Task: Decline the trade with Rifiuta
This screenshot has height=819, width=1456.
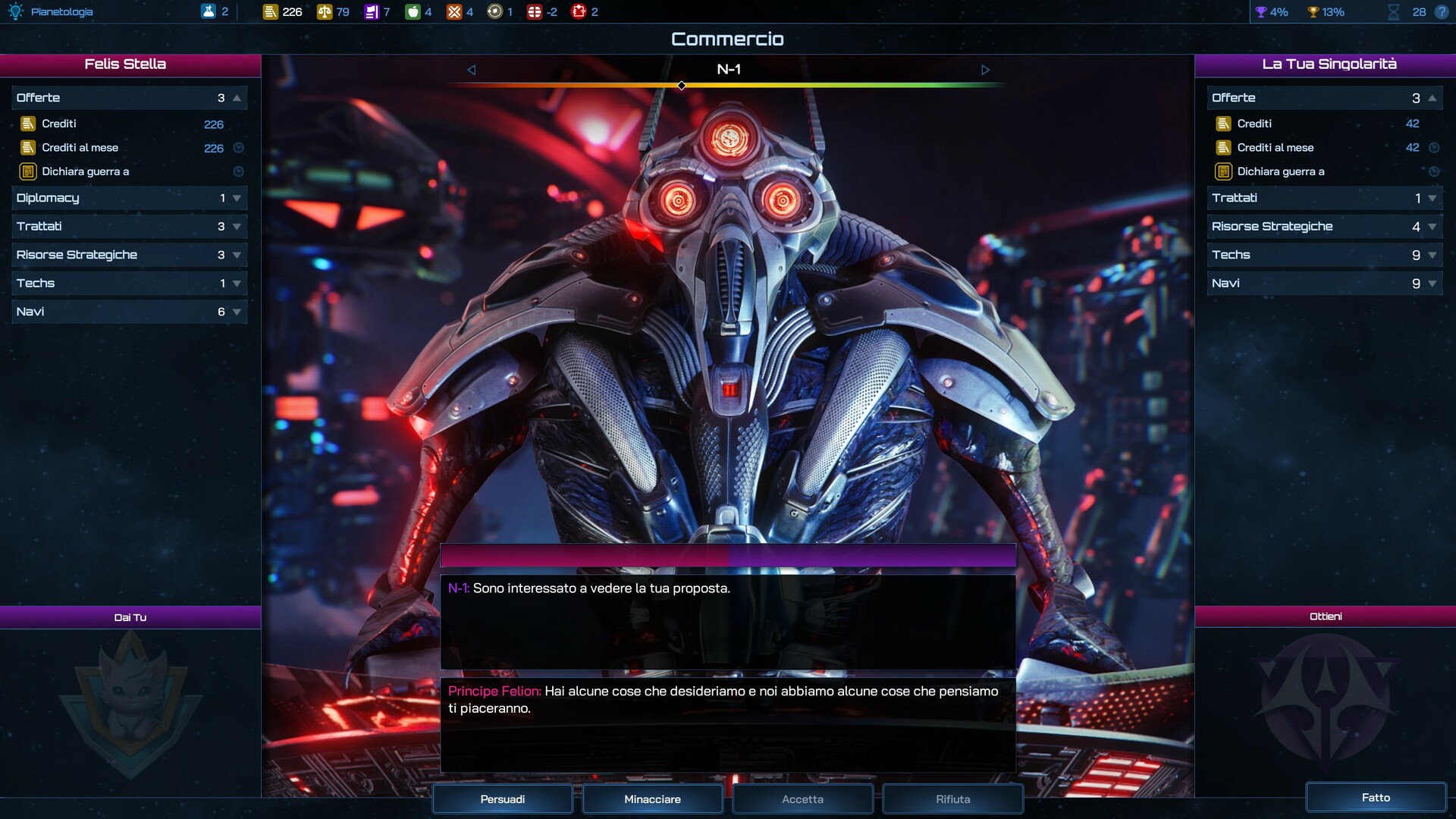Action: pos(952,799)
